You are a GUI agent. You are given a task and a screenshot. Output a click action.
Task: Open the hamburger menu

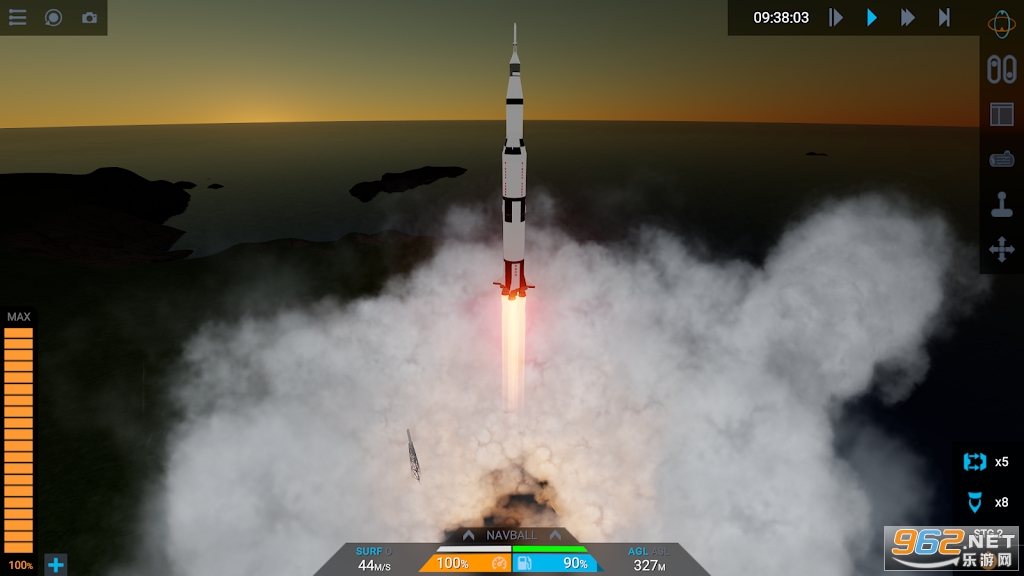[17, 18]
